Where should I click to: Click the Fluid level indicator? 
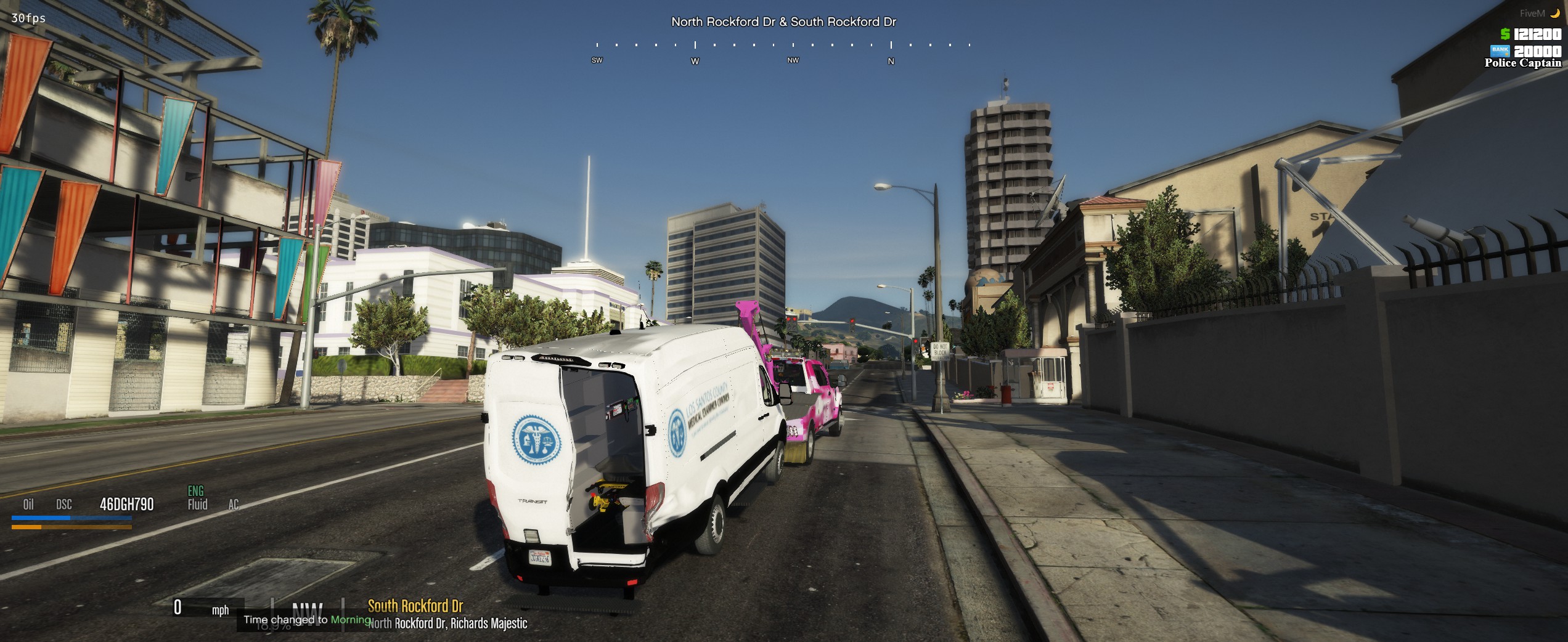click(x=197, y=505)
